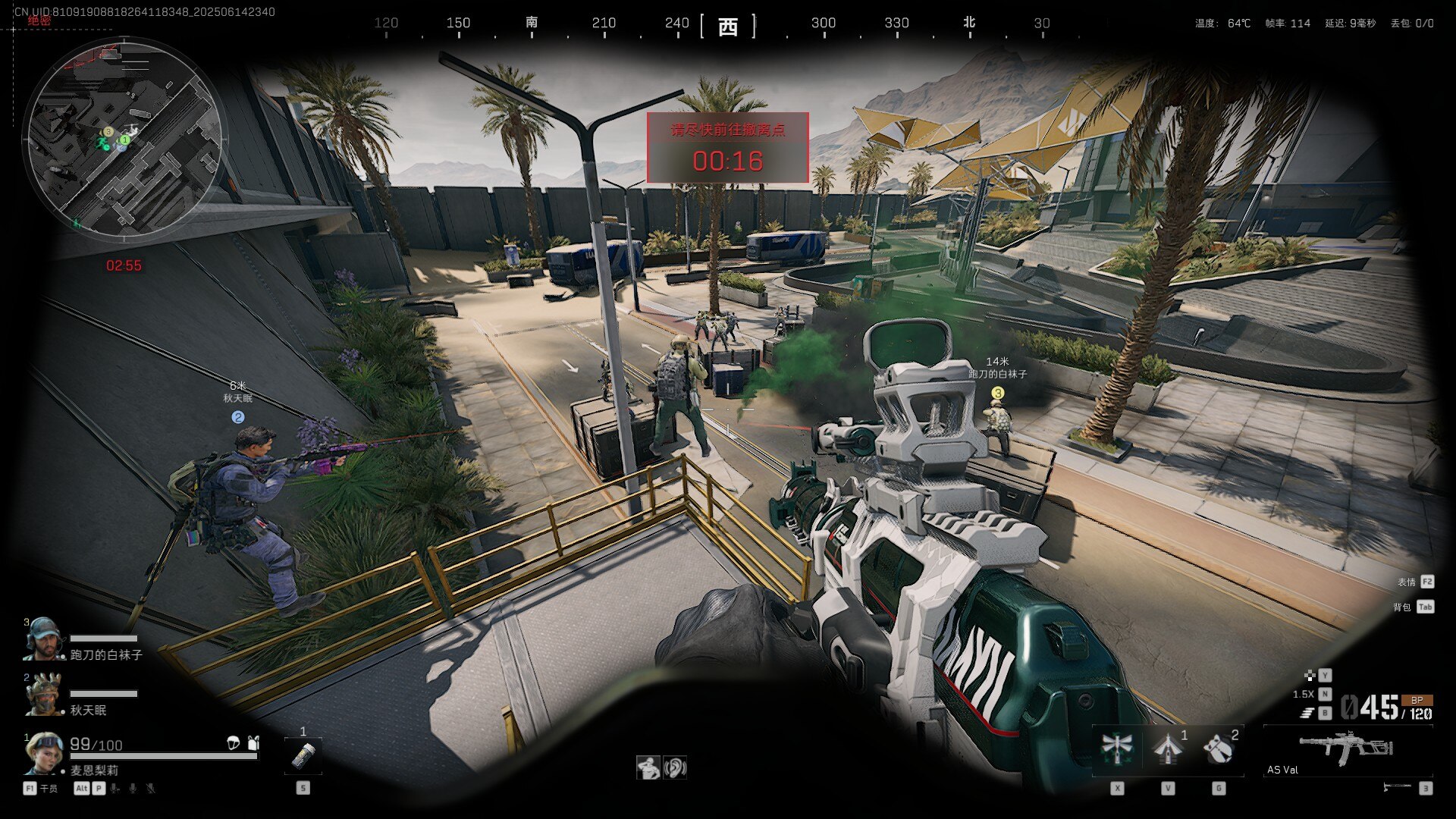Image resolution: width=1456 pixels, height=819 pixels.
Task: Select the AS Val weapon slot
Action: pyautogui.click(x=1347, y=751)
